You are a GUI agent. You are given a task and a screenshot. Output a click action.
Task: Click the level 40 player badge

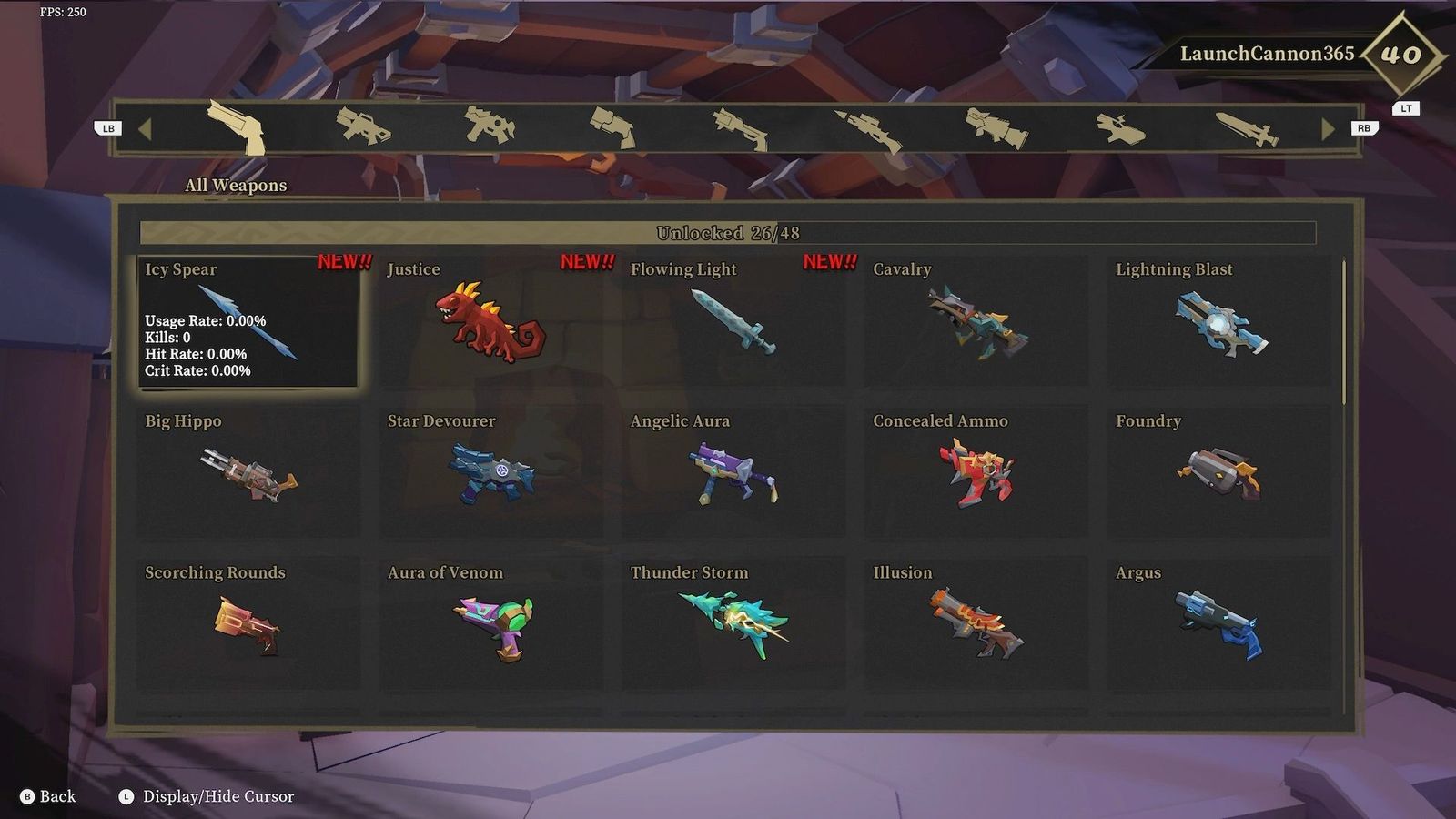pos(1401,56)
